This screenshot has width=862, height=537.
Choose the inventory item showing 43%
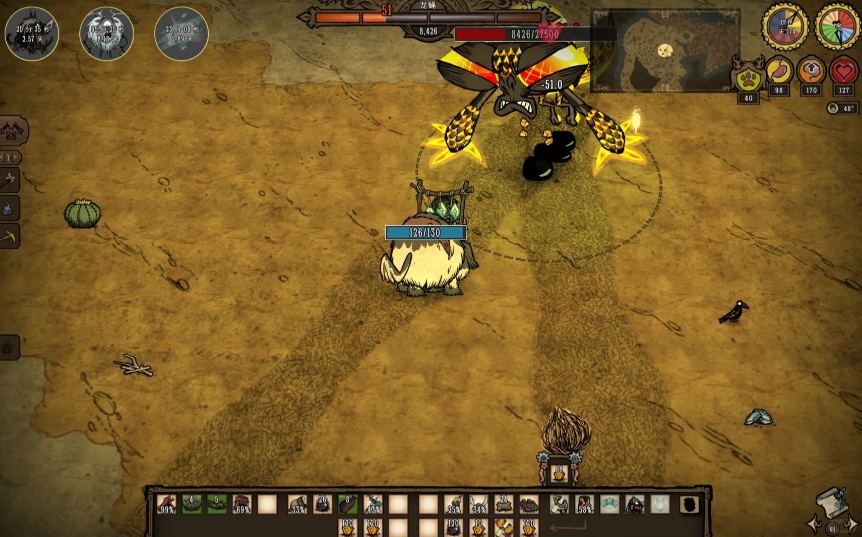(x=373, y=504)
